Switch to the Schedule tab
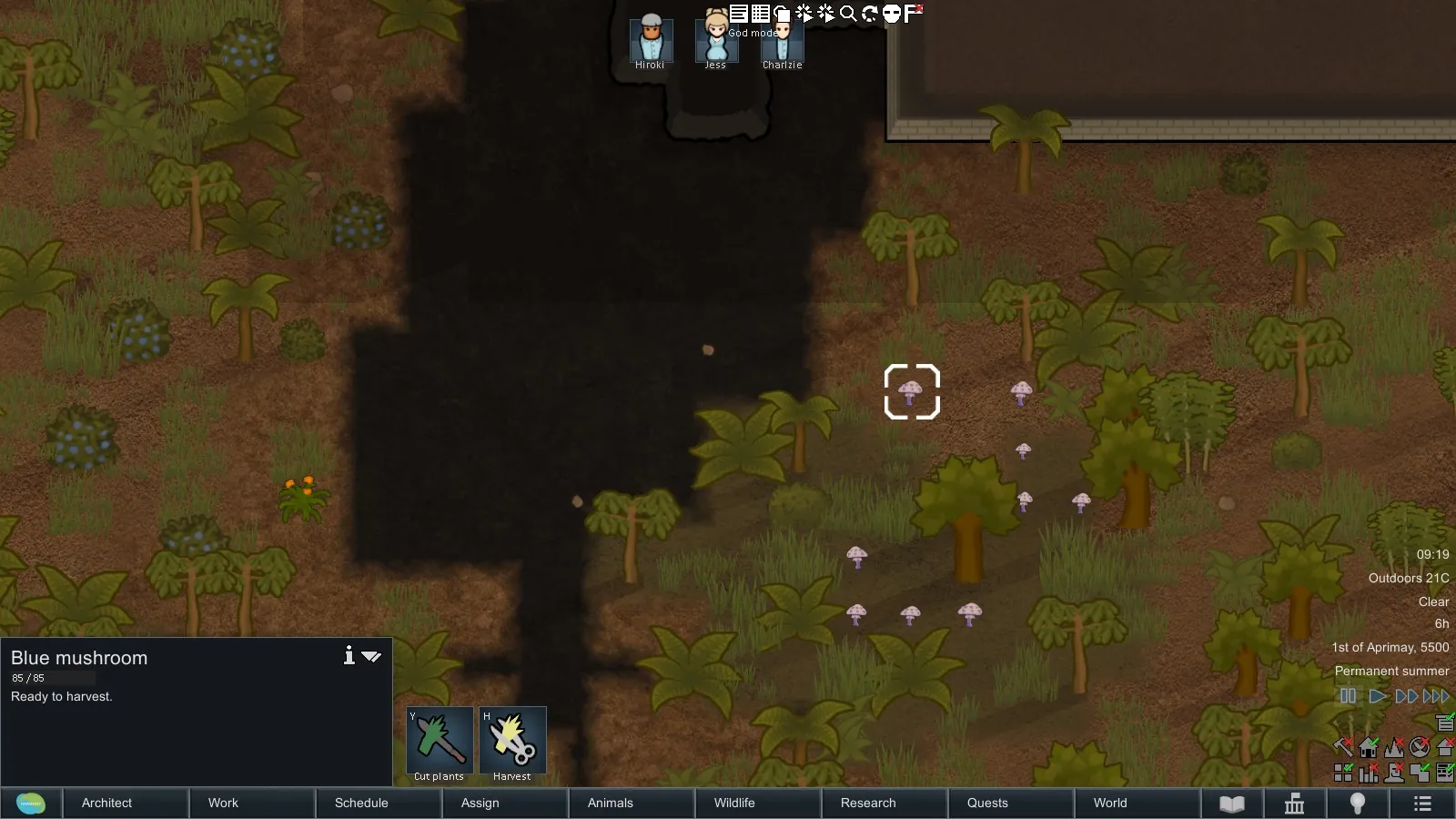Screen dimensions: 1456x819 click(361, 803)
